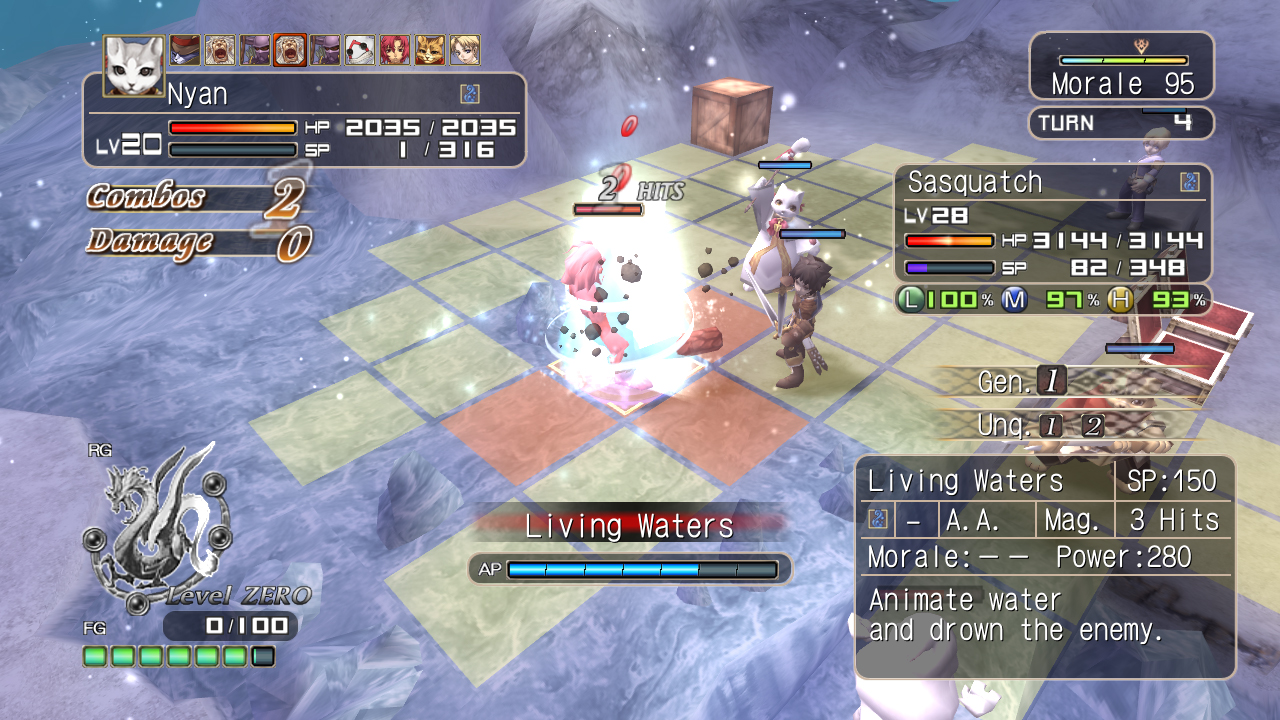Choose the blonde character turn portrait
The image size is (1280, 720).
pos(465,49)
